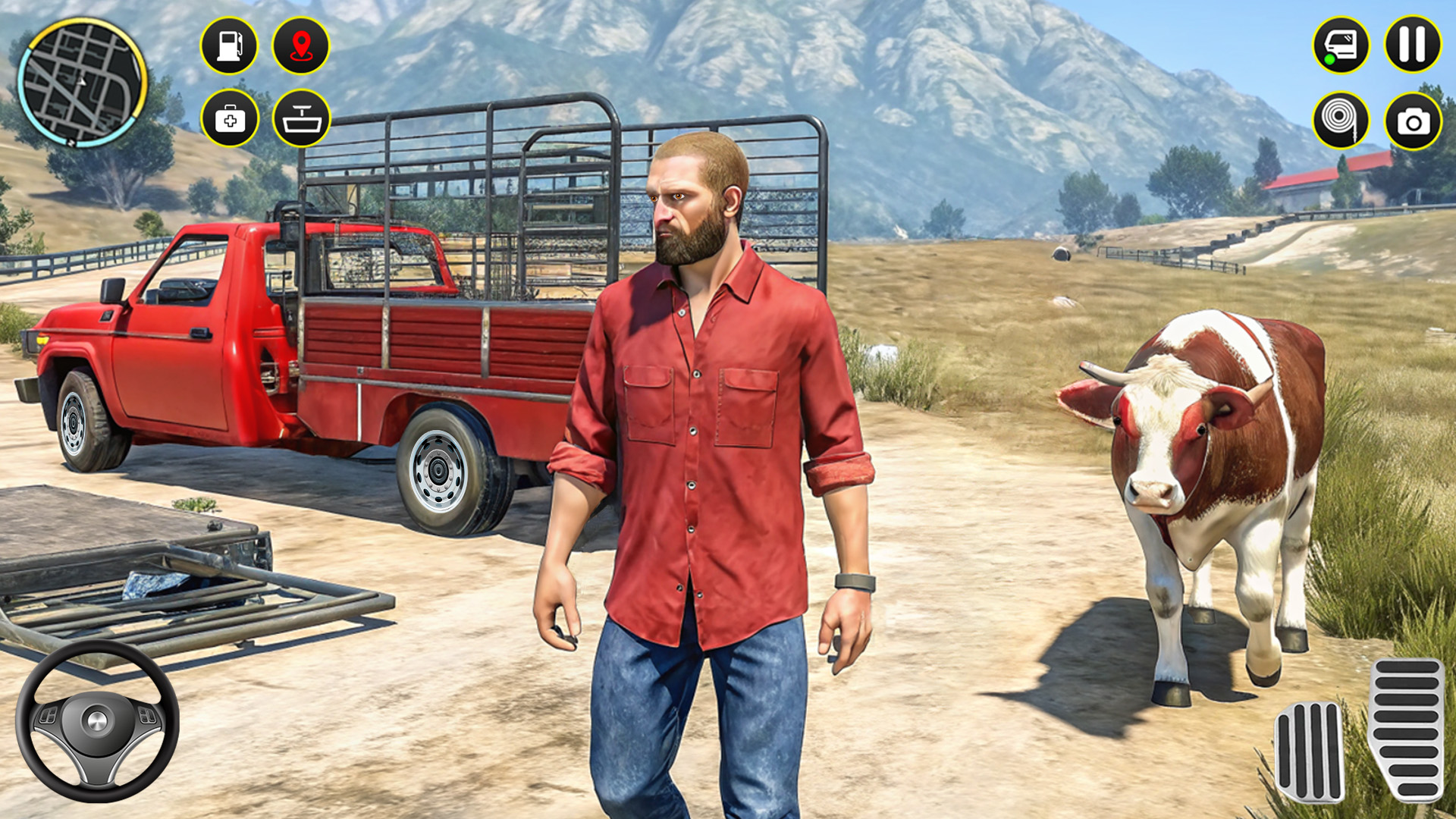Tap the tall accelerator pedal
This screenshot has width=1456, height=819.
point(1407,730)
